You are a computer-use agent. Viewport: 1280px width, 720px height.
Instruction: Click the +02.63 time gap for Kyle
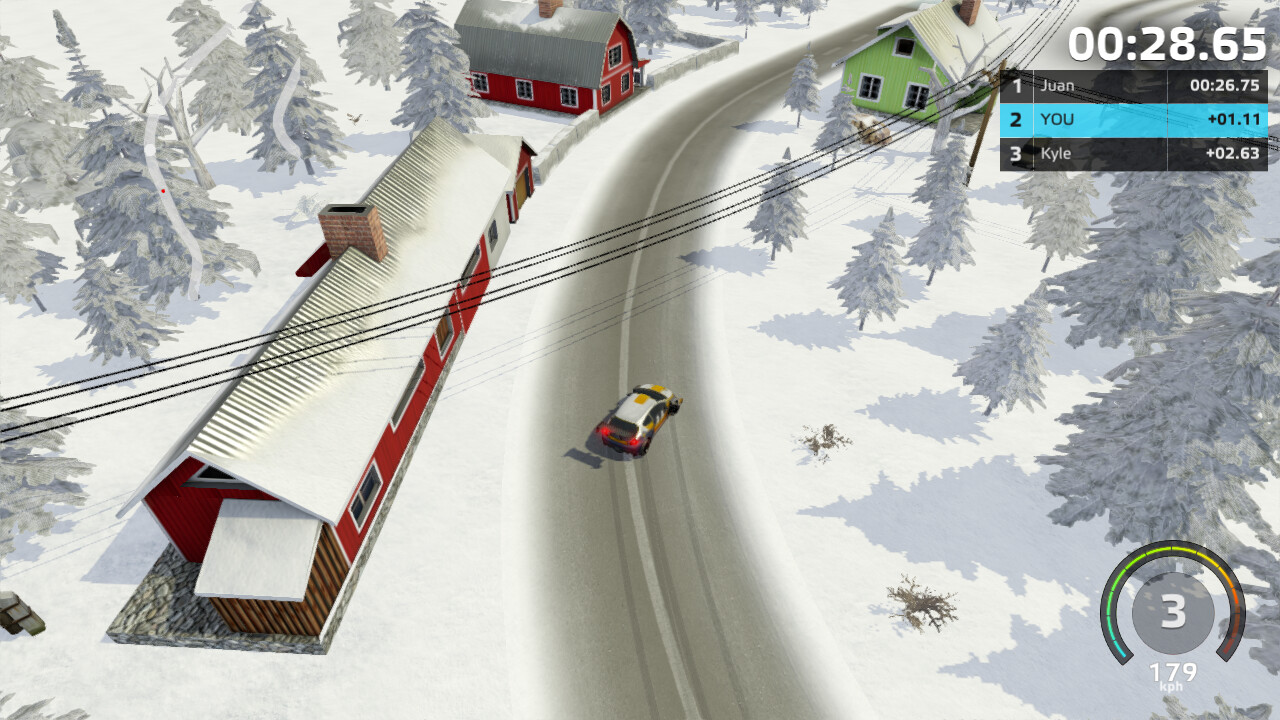click(1235, 154)
